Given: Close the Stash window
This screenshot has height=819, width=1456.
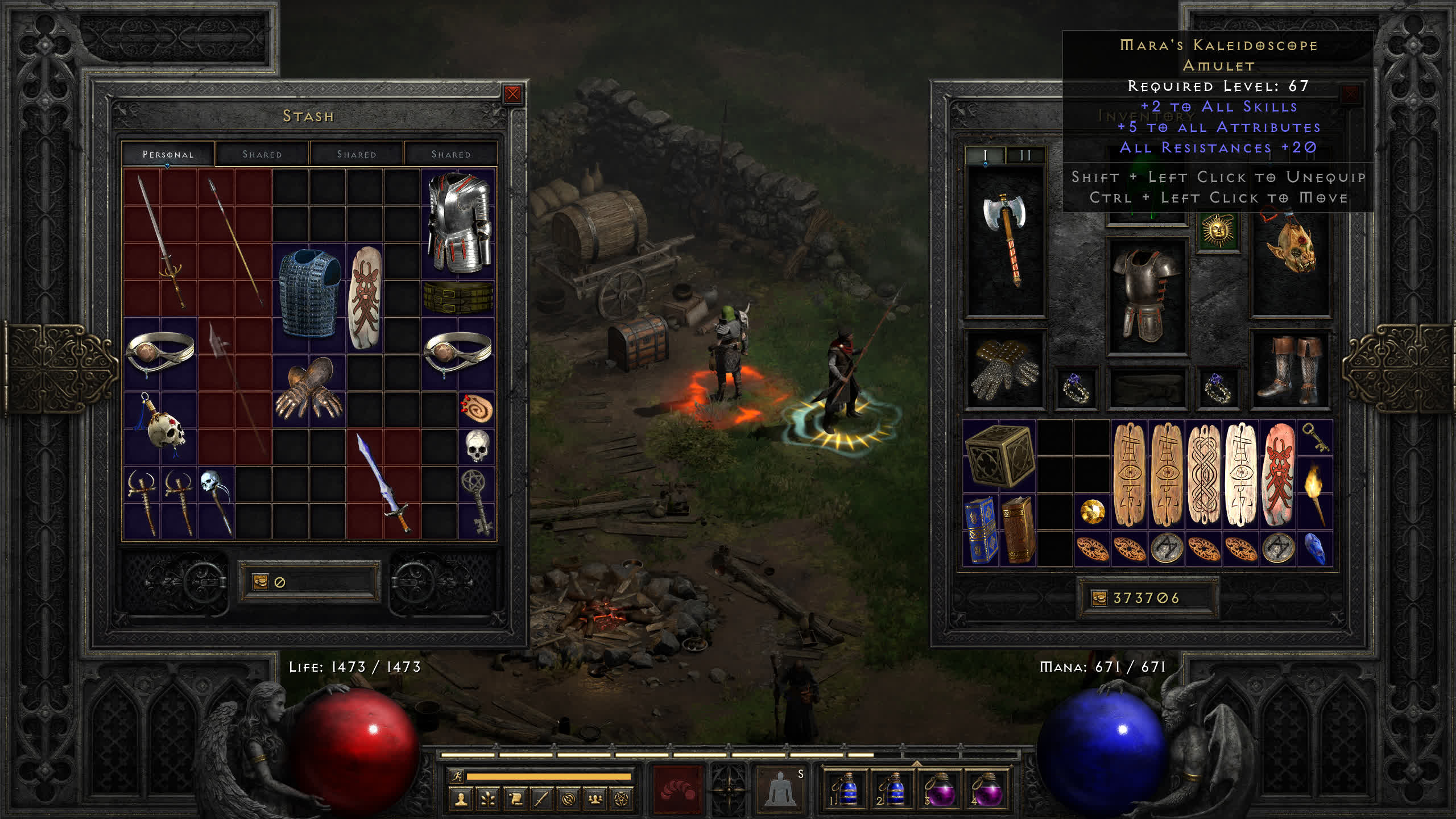Looking at the screenshot, I should [512, 94].
